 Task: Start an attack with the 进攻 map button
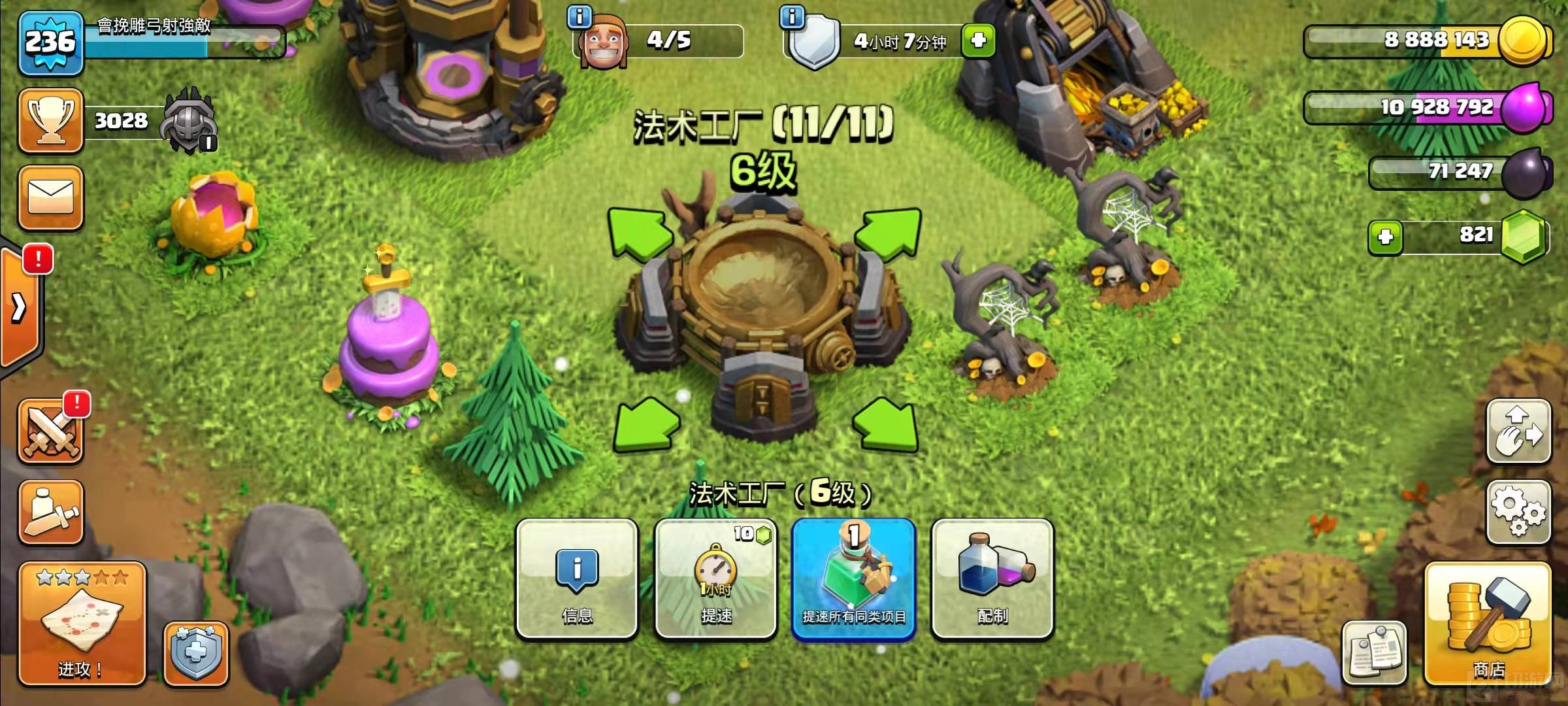pyautogui.click(x=82, y=624)
